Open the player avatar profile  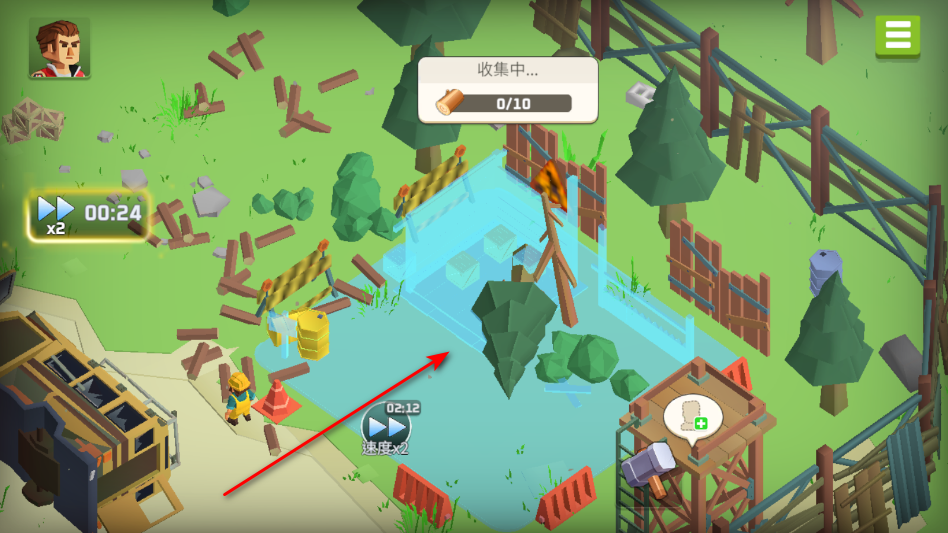point(59,47)
